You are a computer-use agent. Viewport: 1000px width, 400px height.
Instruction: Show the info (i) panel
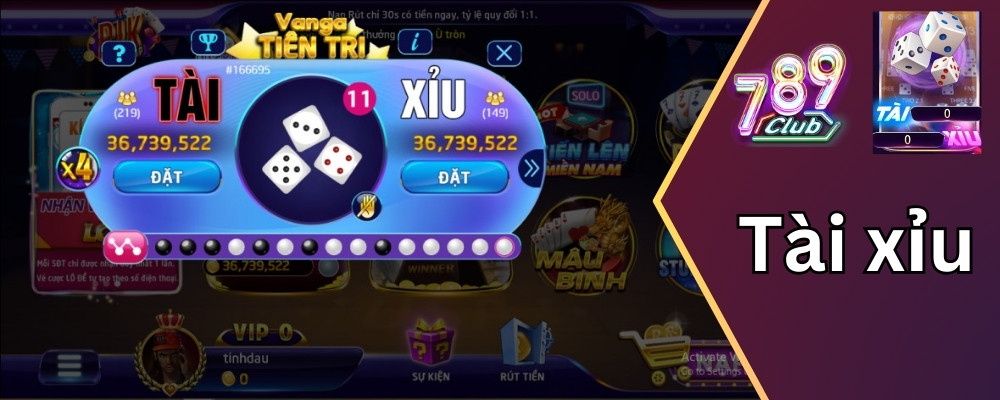pos(414,41)
